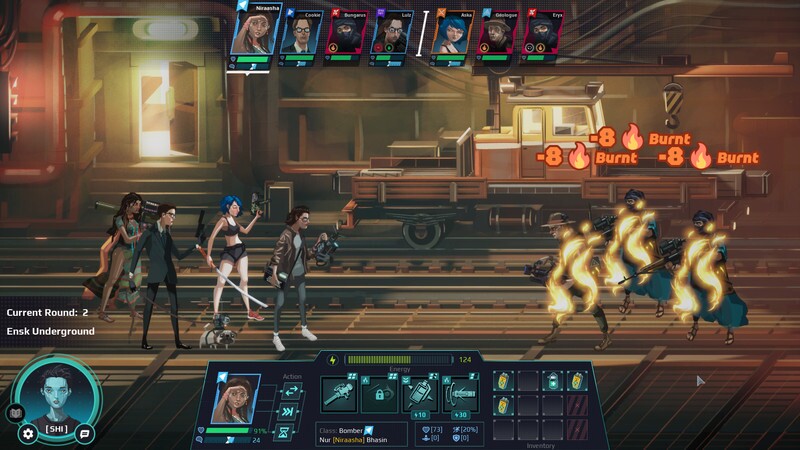The height and width of the screenshot is (450, 800).
Task: Click the double-chevron skip action
Action: point(292,412)
